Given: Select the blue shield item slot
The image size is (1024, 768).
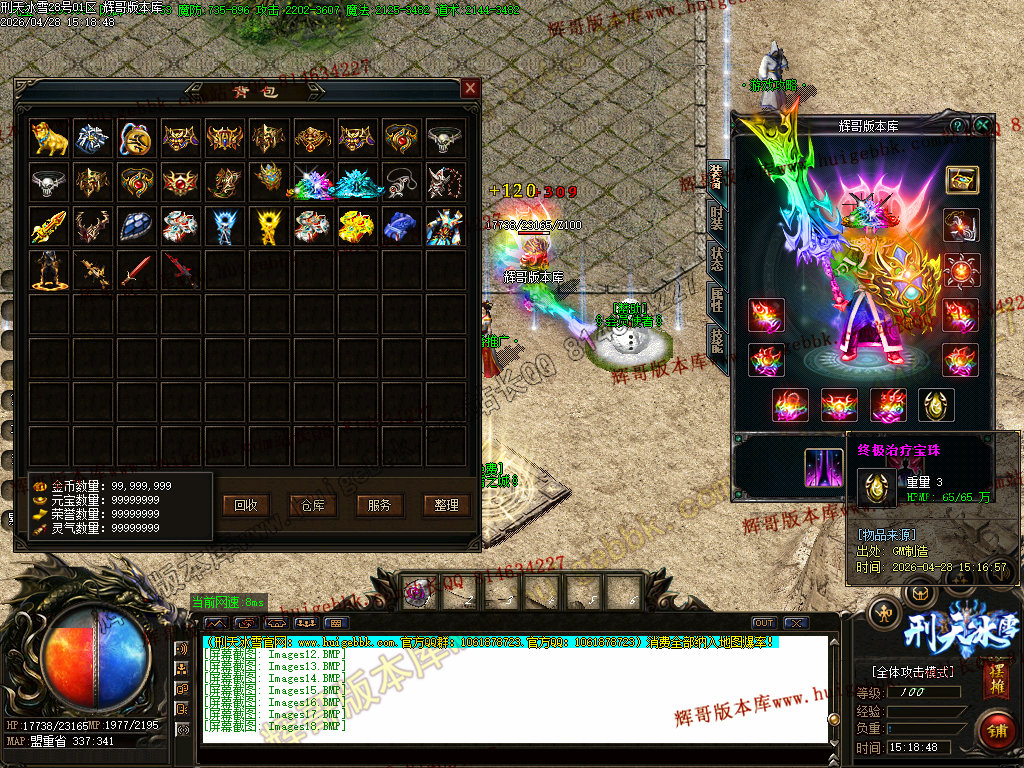Looking at the screenshot, I should tap(136, 226).
